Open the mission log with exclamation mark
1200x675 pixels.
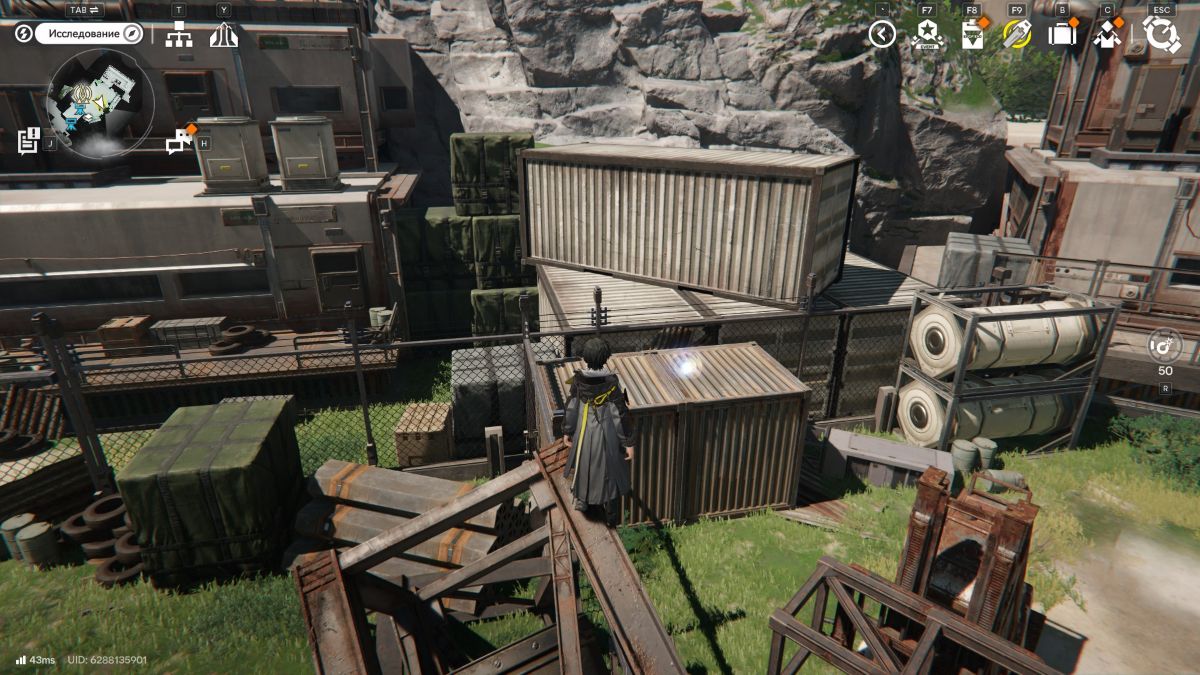28,140
